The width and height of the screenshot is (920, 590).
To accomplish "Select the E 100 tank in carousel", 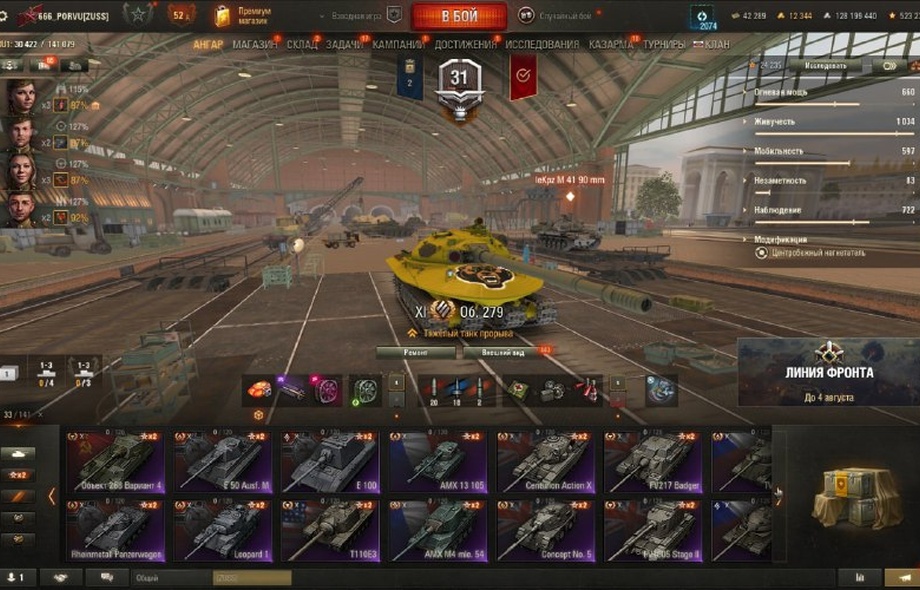I will (328, 463).
